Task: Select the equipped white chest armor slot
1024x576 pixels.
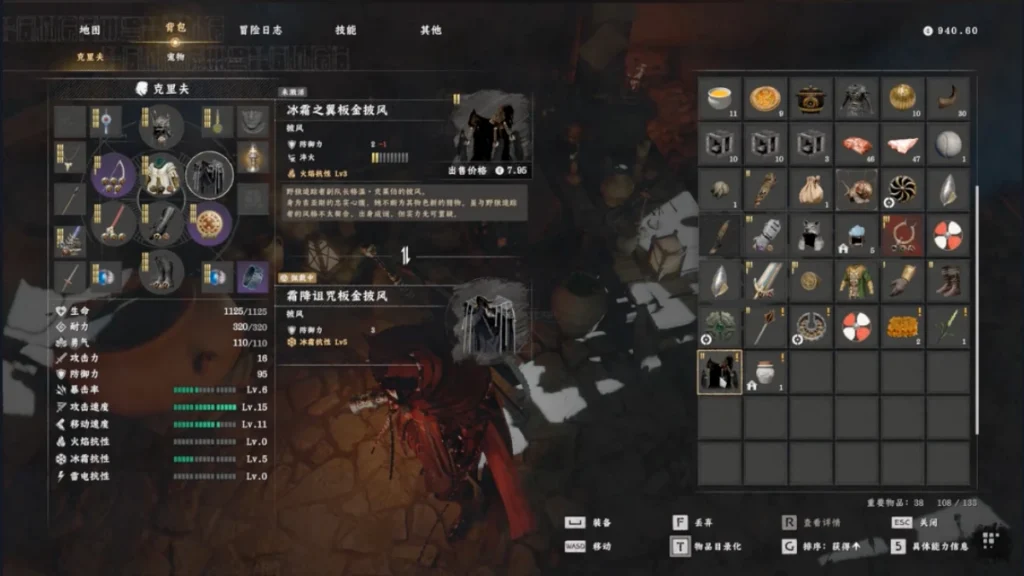Action: pyautogui.click(x=161, y=175)
